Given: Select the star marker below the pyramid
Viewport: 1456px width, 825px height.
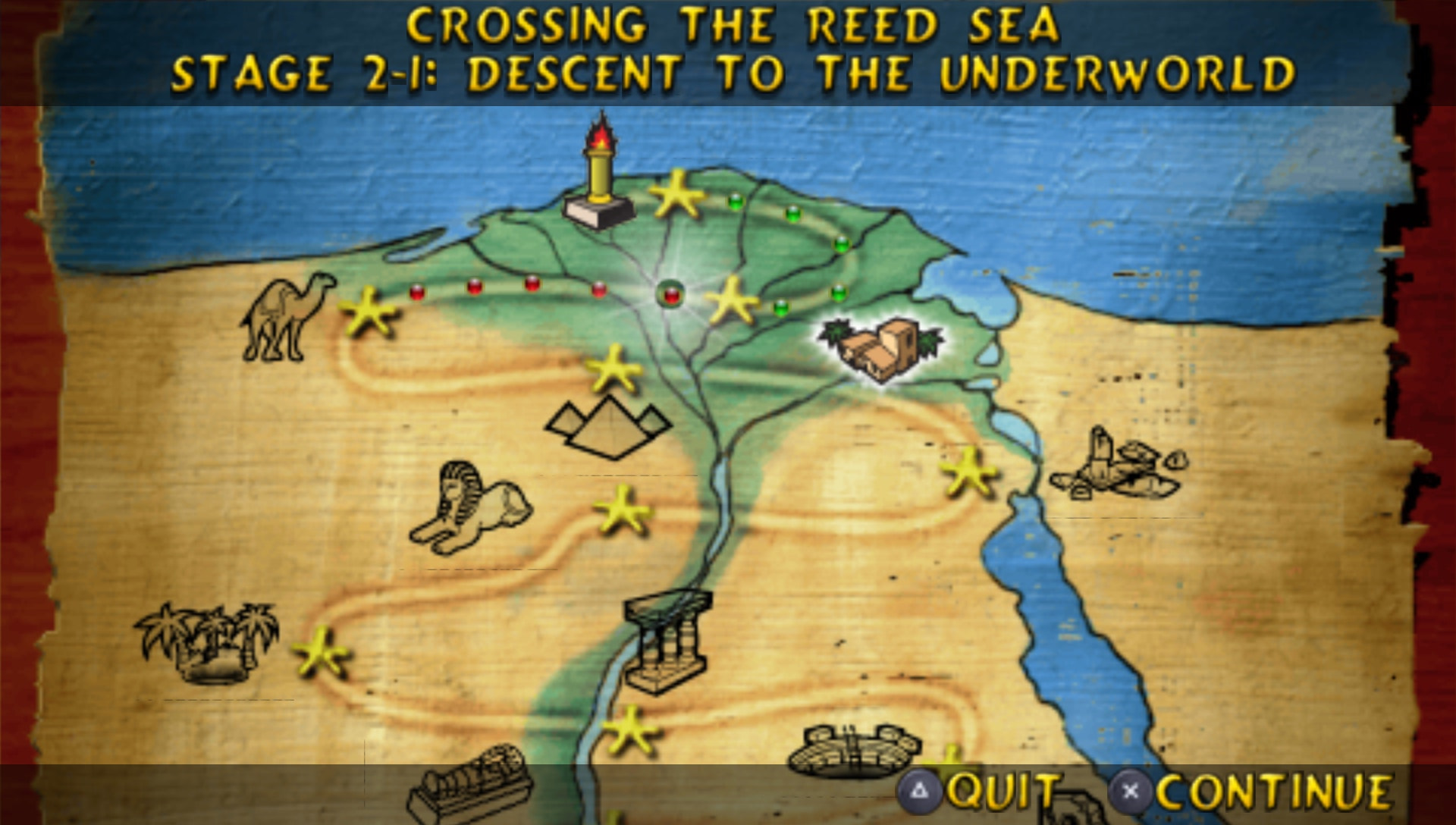Looking at the screenshot, I should (622, 510).
